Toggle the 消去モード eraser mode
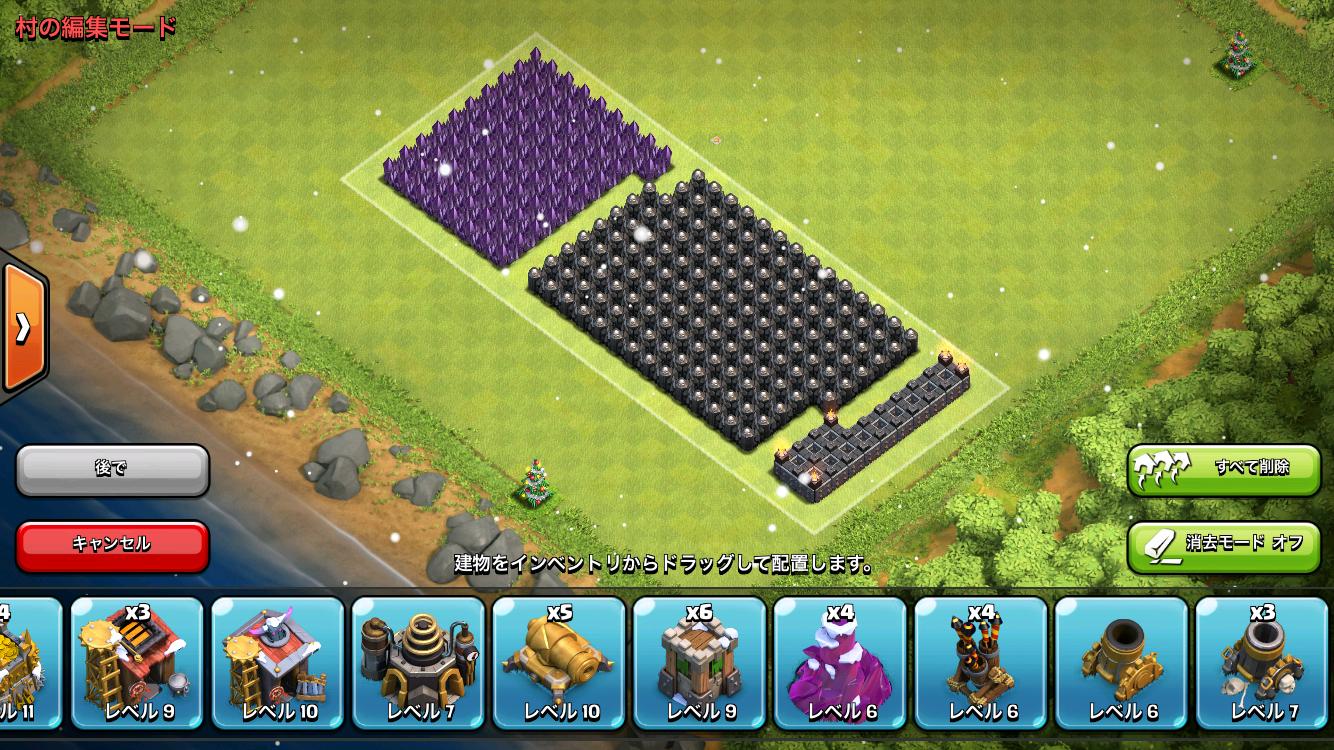The image size is (1334, 750). [1224, 545]
